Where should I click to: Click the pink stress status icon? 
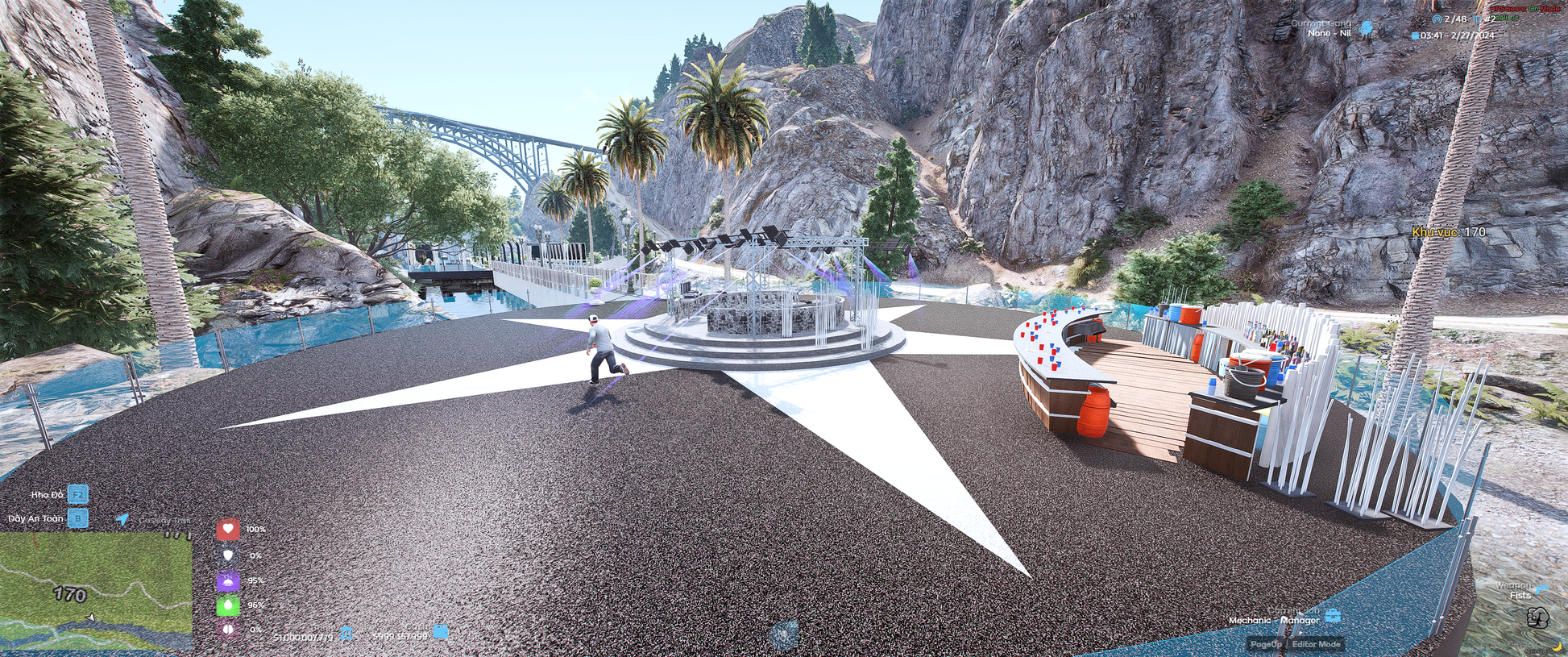click(x=228, y=629)
